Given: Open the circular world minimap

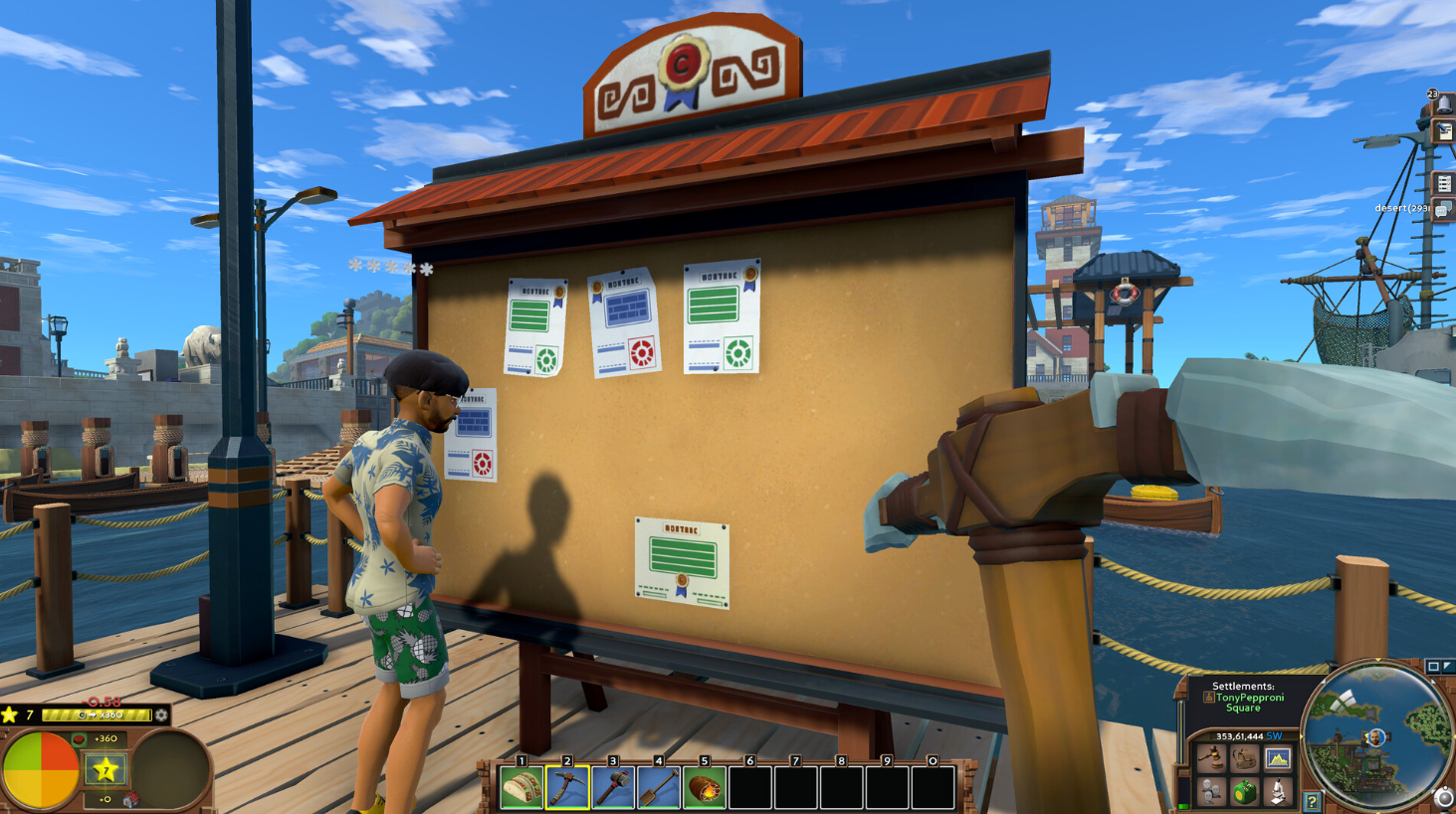Looking at the screenshot, I should click(x=1377, y=735).
